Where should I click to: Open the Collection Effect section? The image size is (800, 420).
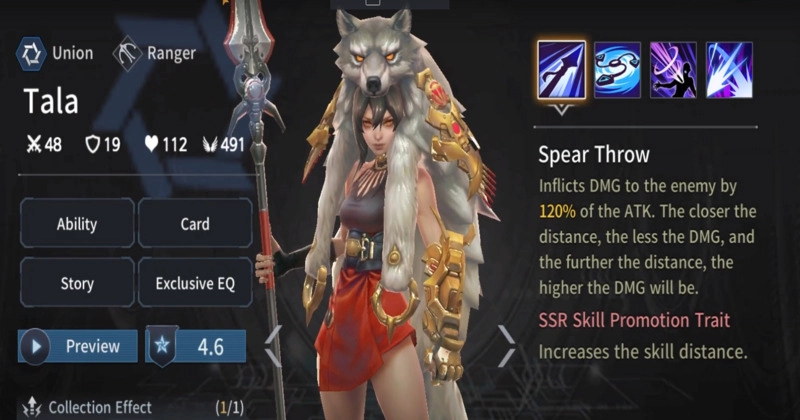(100, 407)
